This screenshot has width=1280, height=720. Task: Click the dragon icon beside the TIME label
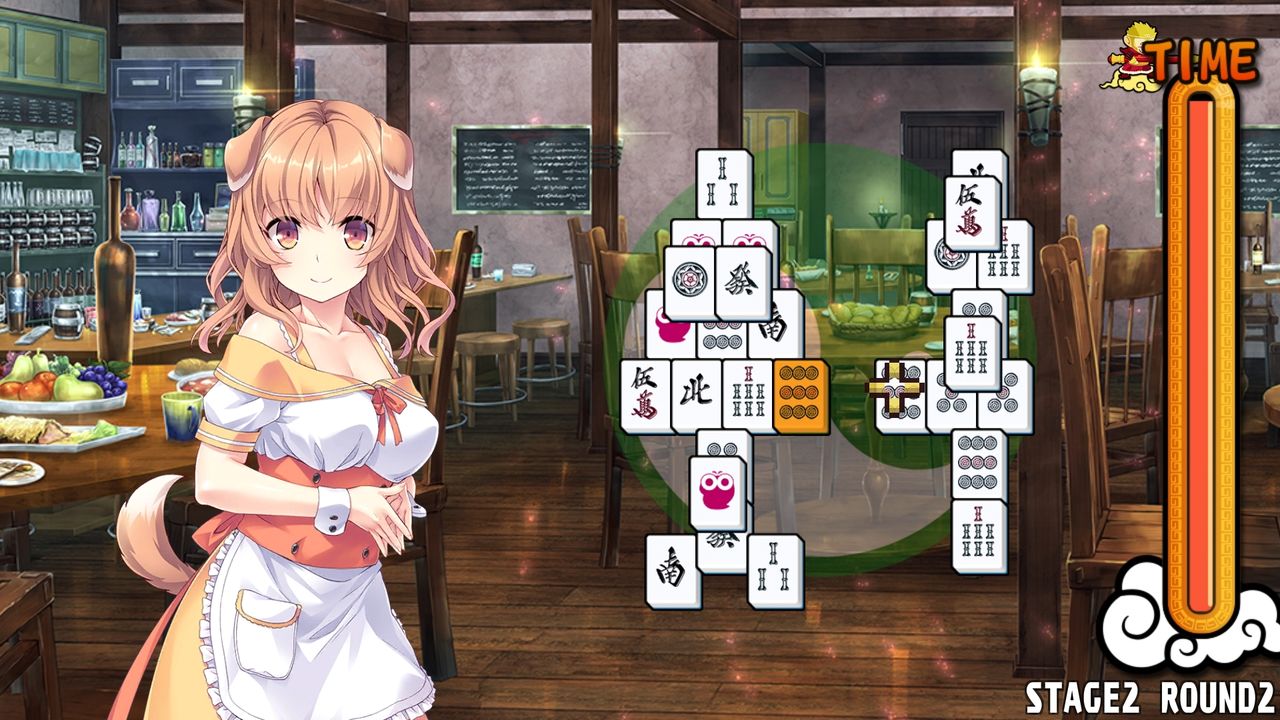1135,55
